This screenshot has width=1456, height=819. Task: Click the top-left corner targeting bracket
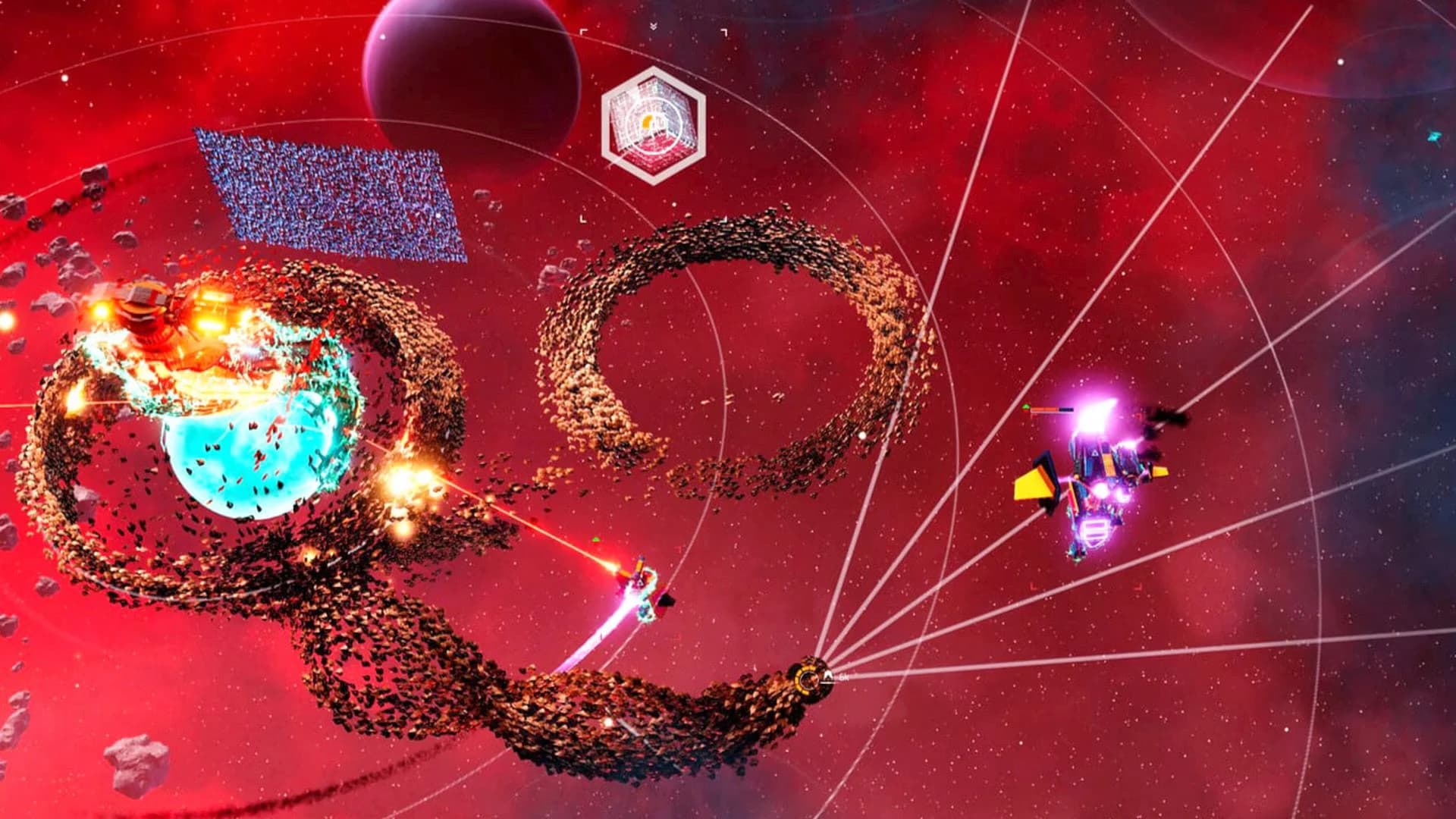click(584, 32)
